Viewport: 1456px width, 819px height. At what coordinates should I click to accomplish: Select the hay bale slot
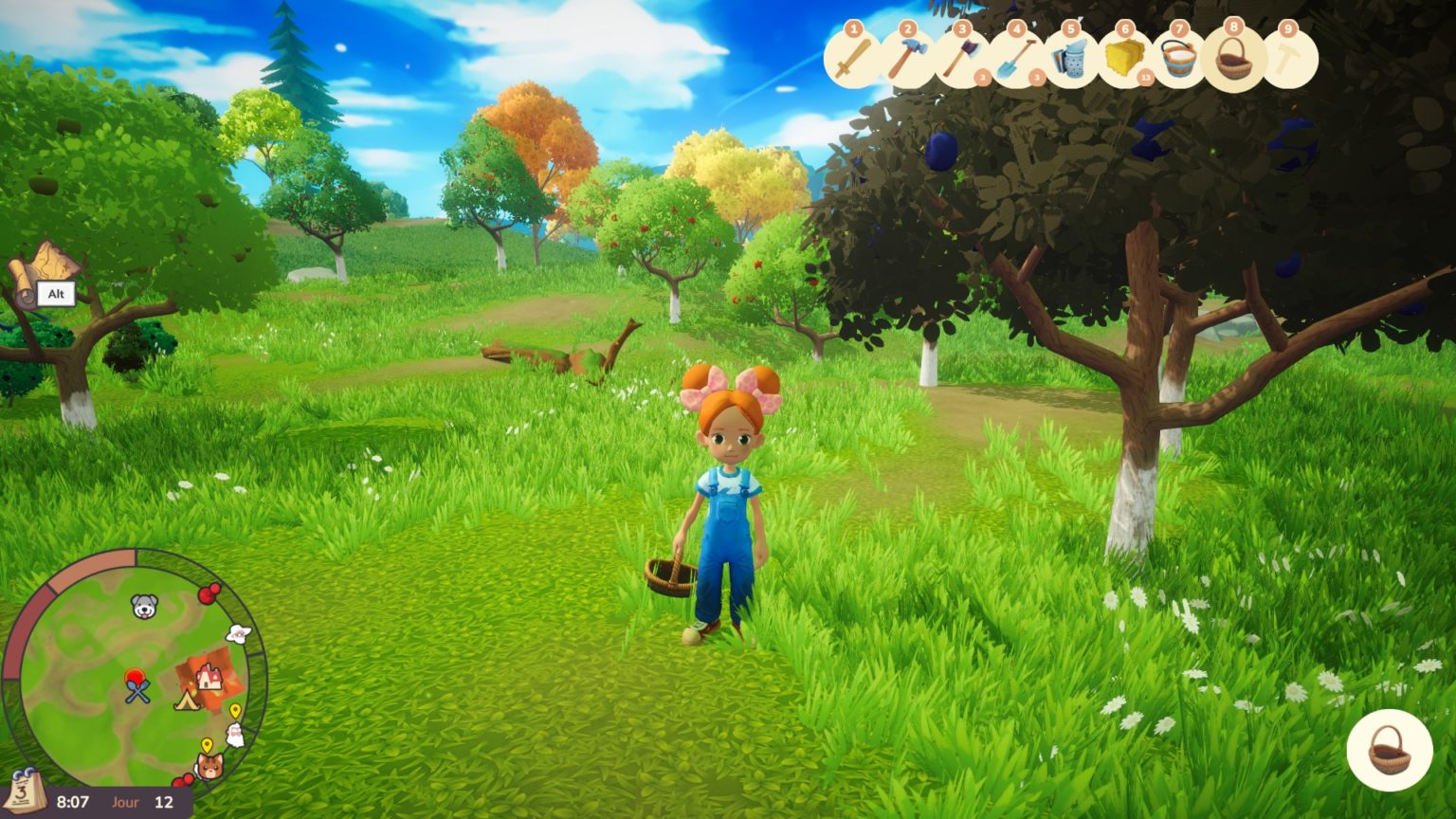pyautogui.click(x=1124, y=60)
